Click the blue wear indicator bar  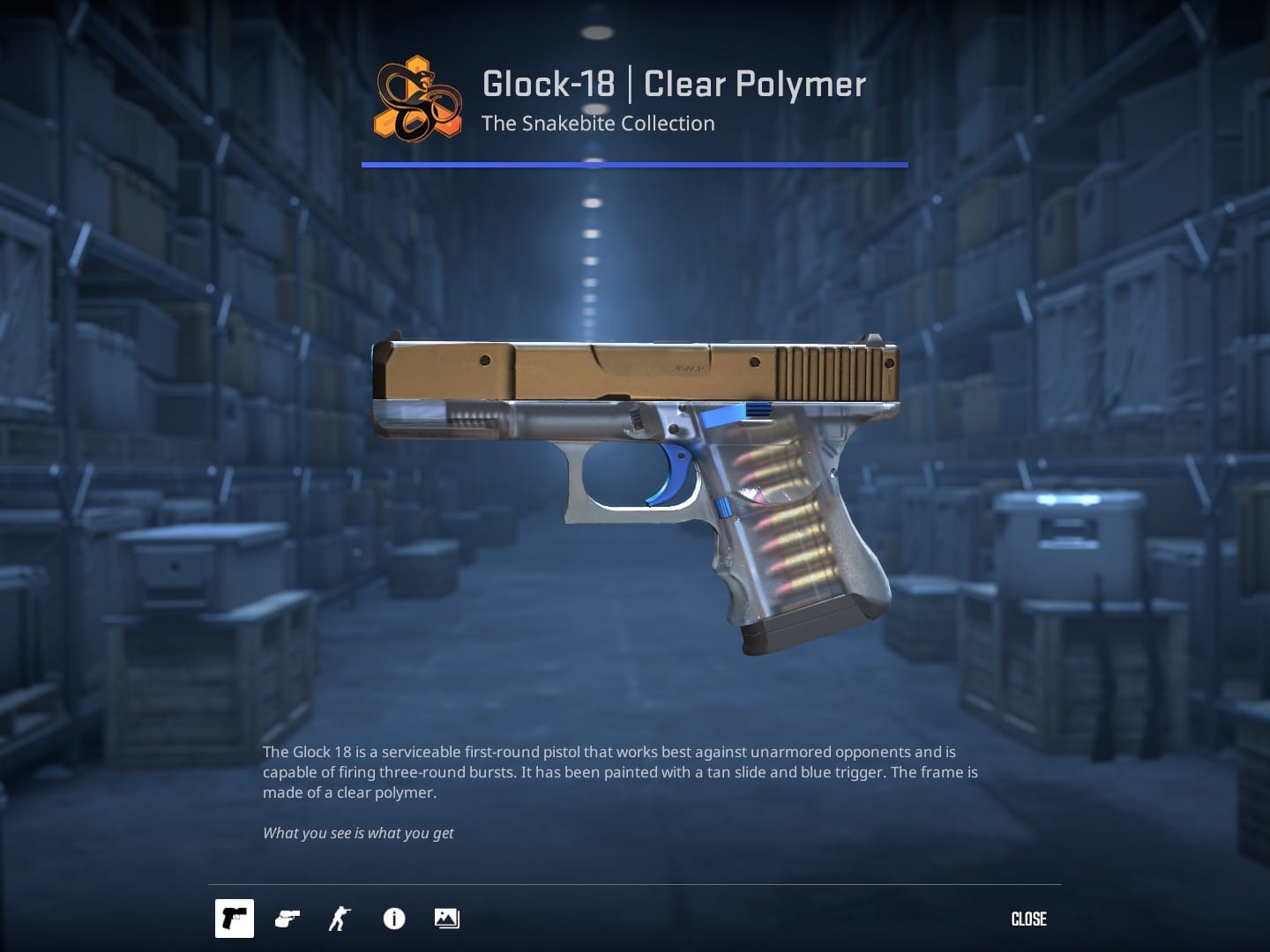(x=634, y=164)
